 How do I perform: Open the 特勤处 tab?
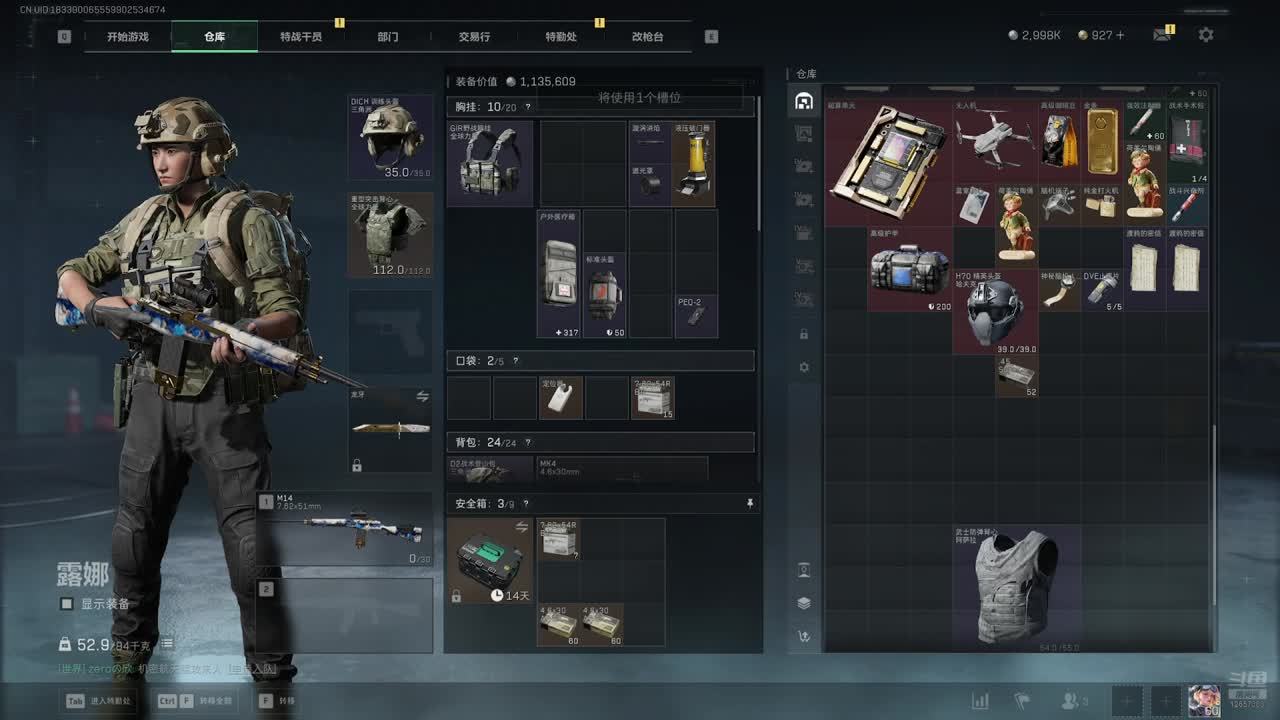click(561, 37)
